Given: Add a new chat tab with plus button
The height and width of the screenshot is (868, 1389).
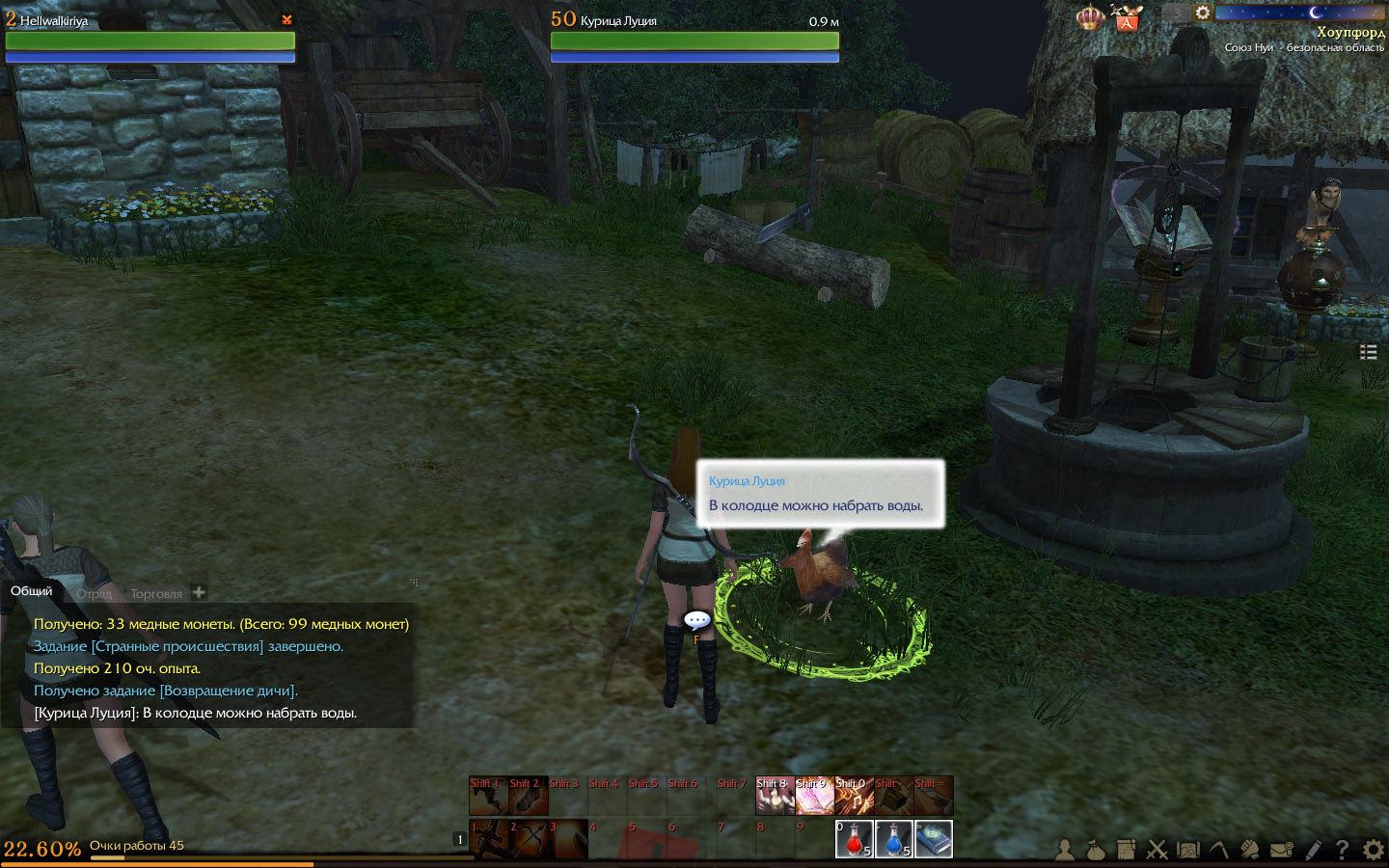Looking at the screenshot, I should pyautogui.click(x=199, y=592).
